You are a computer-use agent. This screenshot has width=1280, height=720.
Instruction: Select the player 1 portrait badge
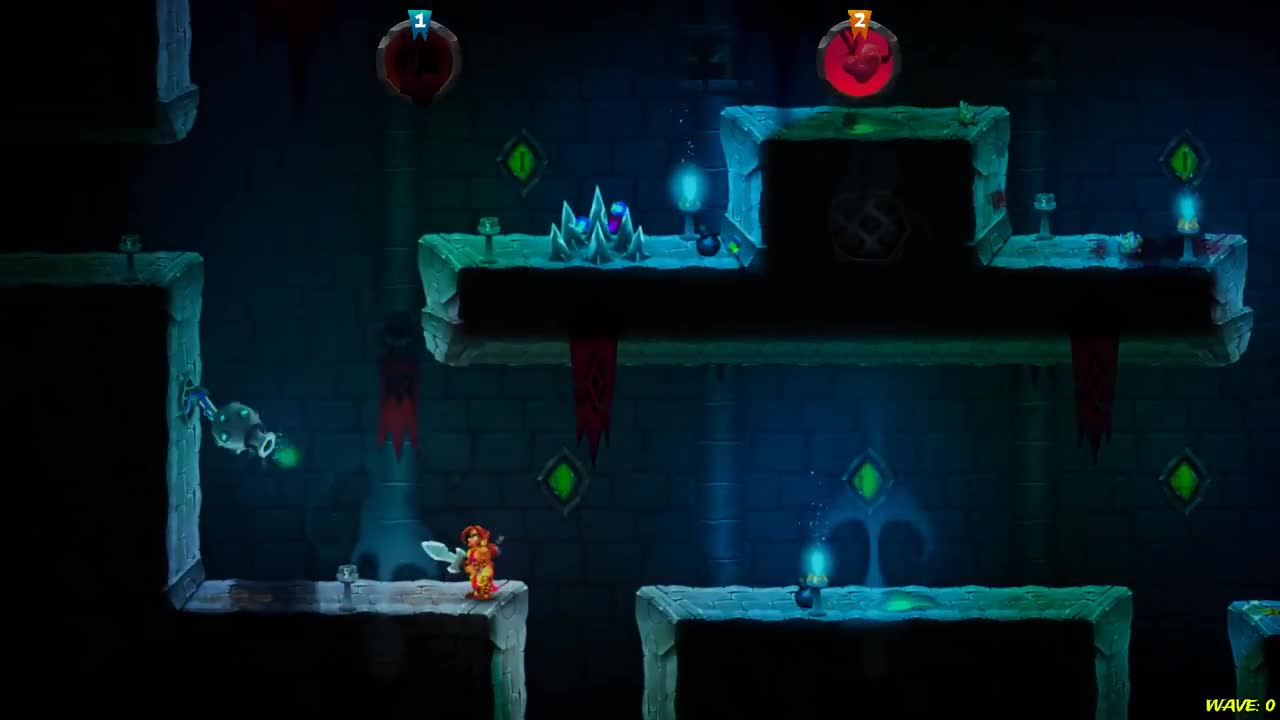[418, 60]
